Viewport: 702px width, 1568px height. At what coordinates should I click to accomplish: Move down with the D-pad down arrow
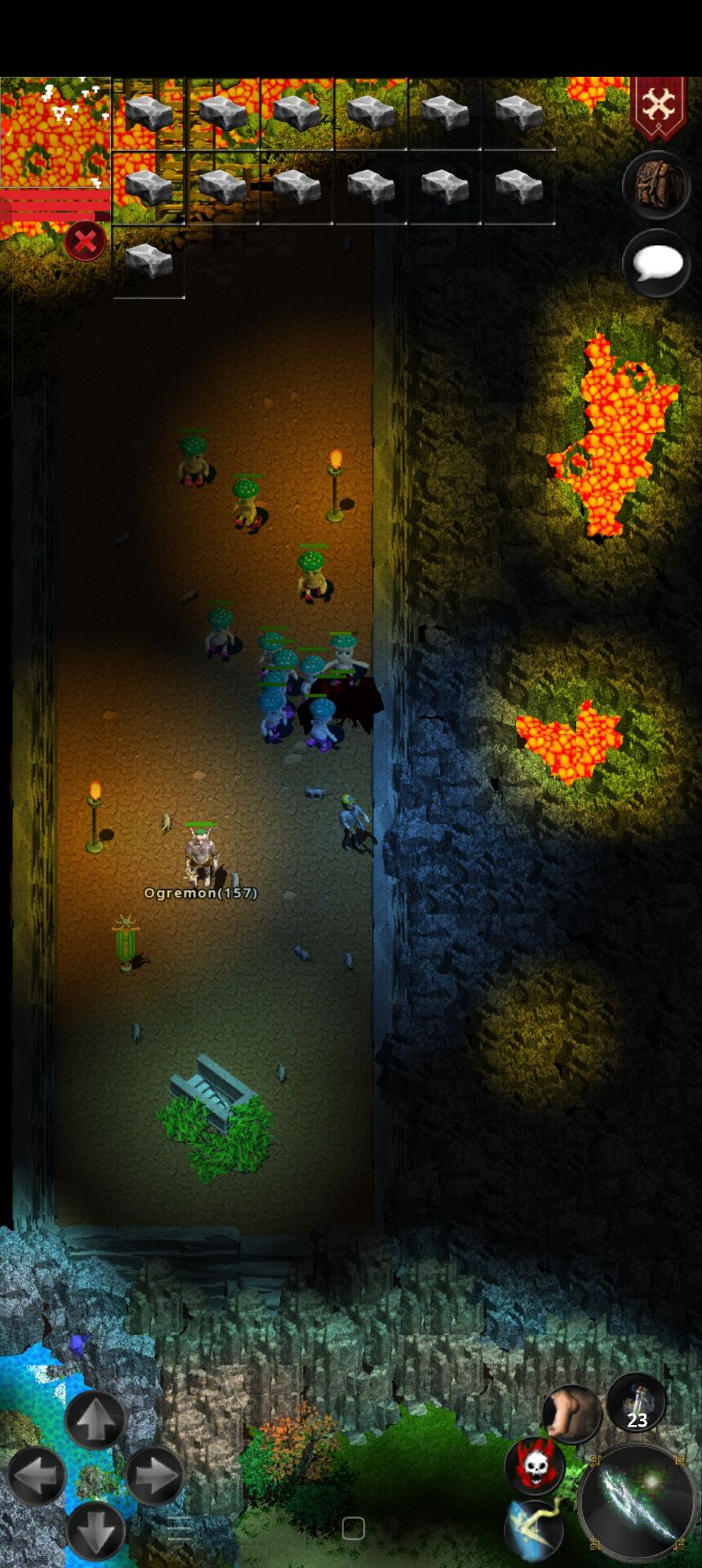pos(96,1530)
